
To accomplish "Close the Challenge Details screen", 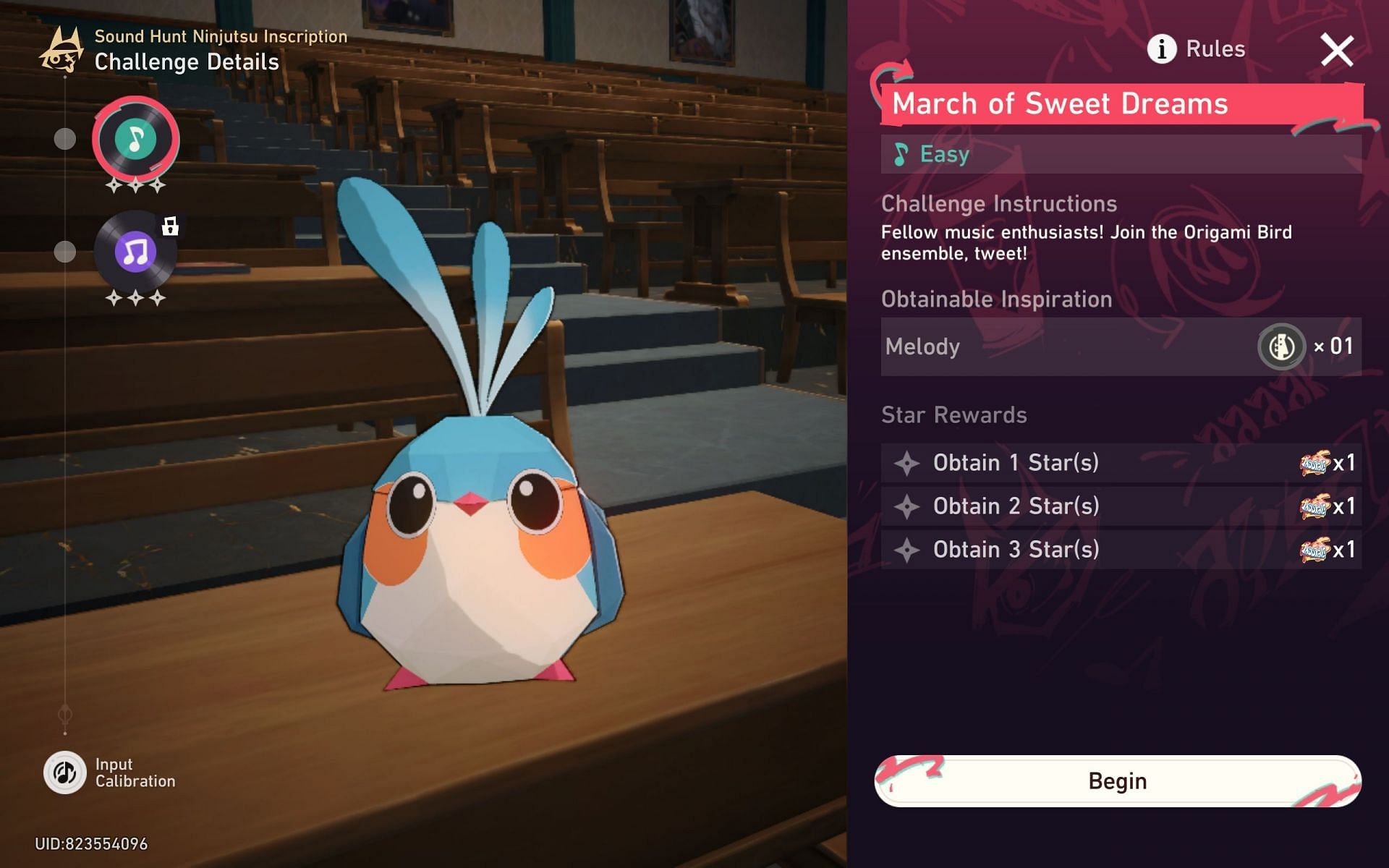I will [x=1336, y=51].
